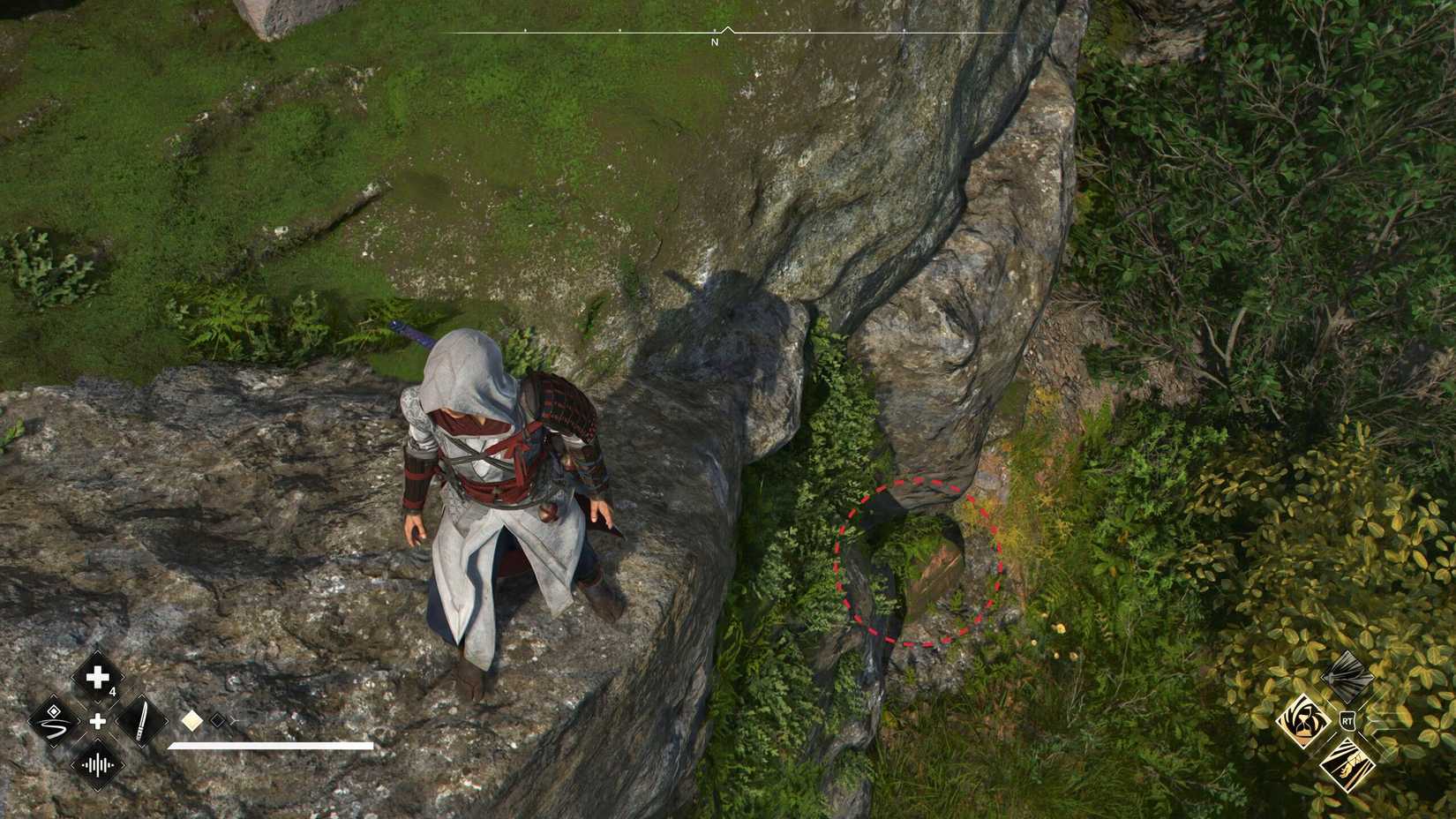Click the N marker on the compass
Image resolution: width=1456 pixels, height=819 pixels.
point(713,40)
